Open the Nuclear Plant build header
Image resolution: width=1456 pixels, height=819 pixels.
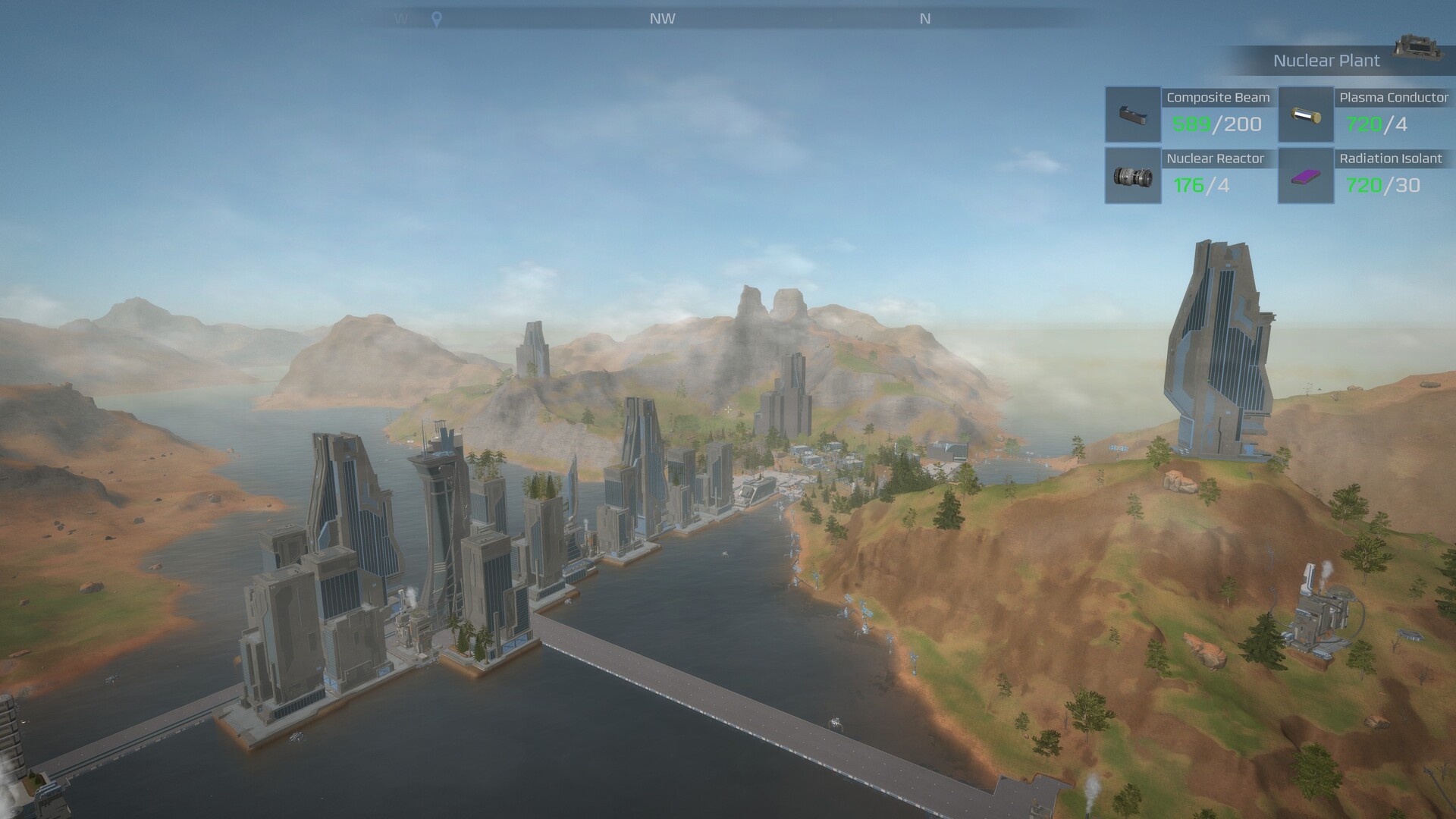pyautogui.click(x=1326, y=61)
